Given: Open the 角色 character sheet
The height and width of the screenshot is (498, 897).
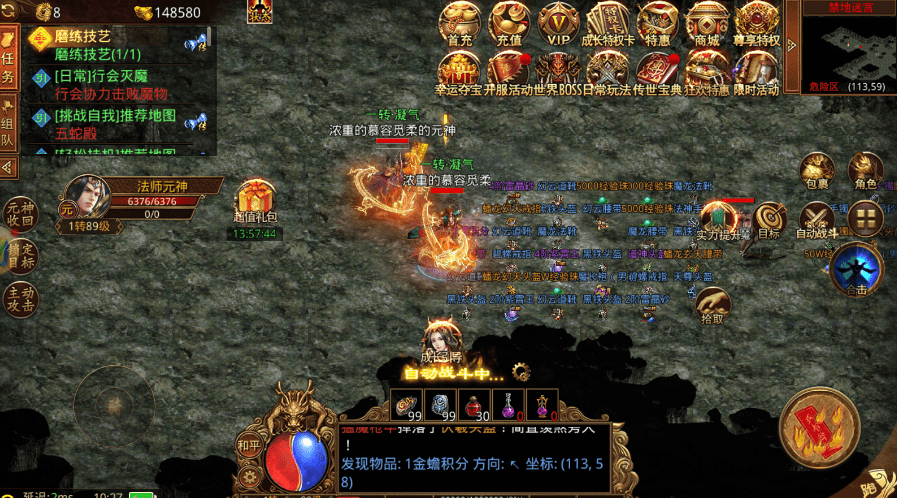Looking at the screenshot, I should point(865,170).
